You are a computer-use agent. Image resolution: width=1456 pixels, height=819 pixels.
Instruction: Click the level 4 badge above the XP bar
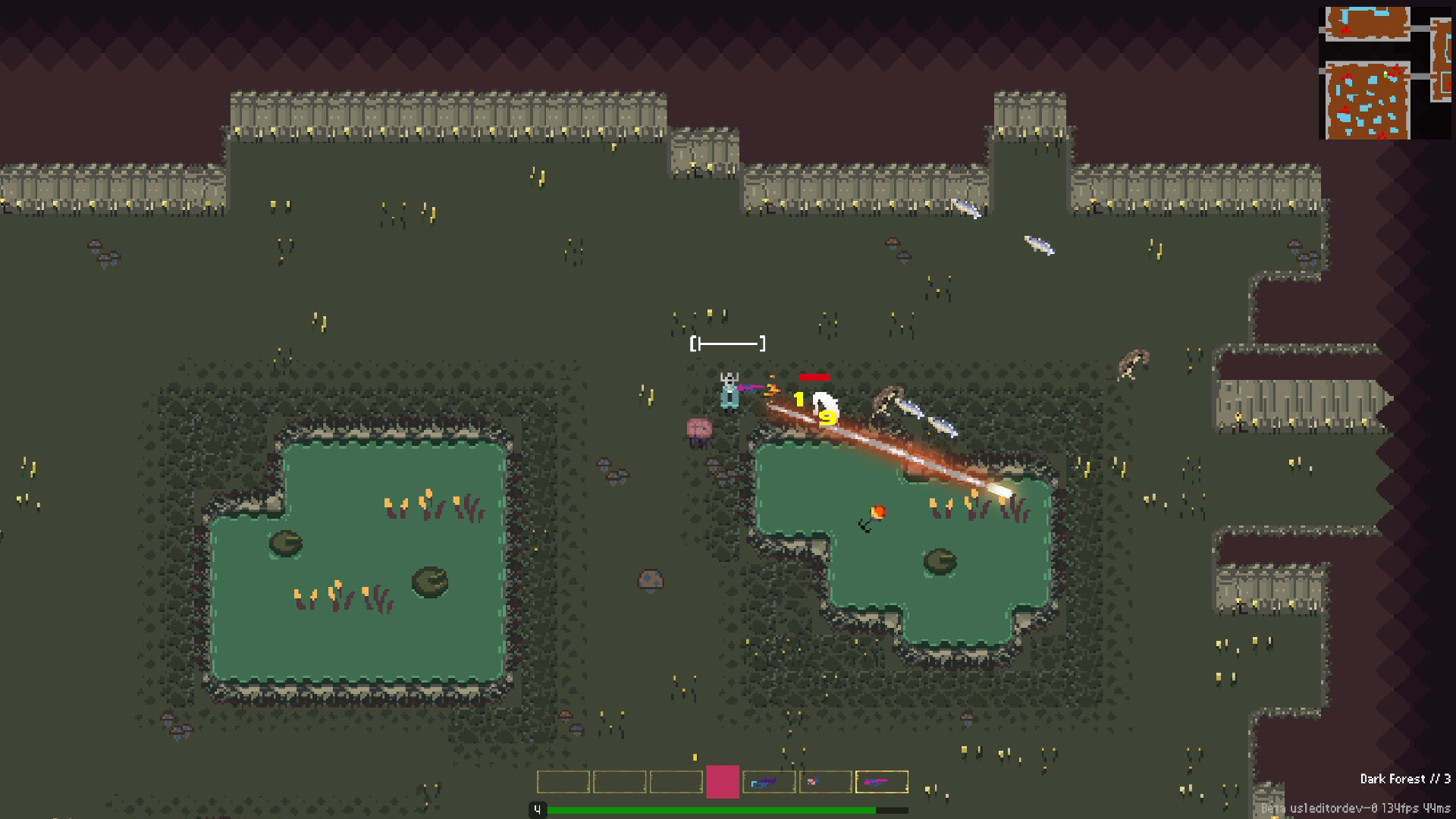click(x=538, y=809)
